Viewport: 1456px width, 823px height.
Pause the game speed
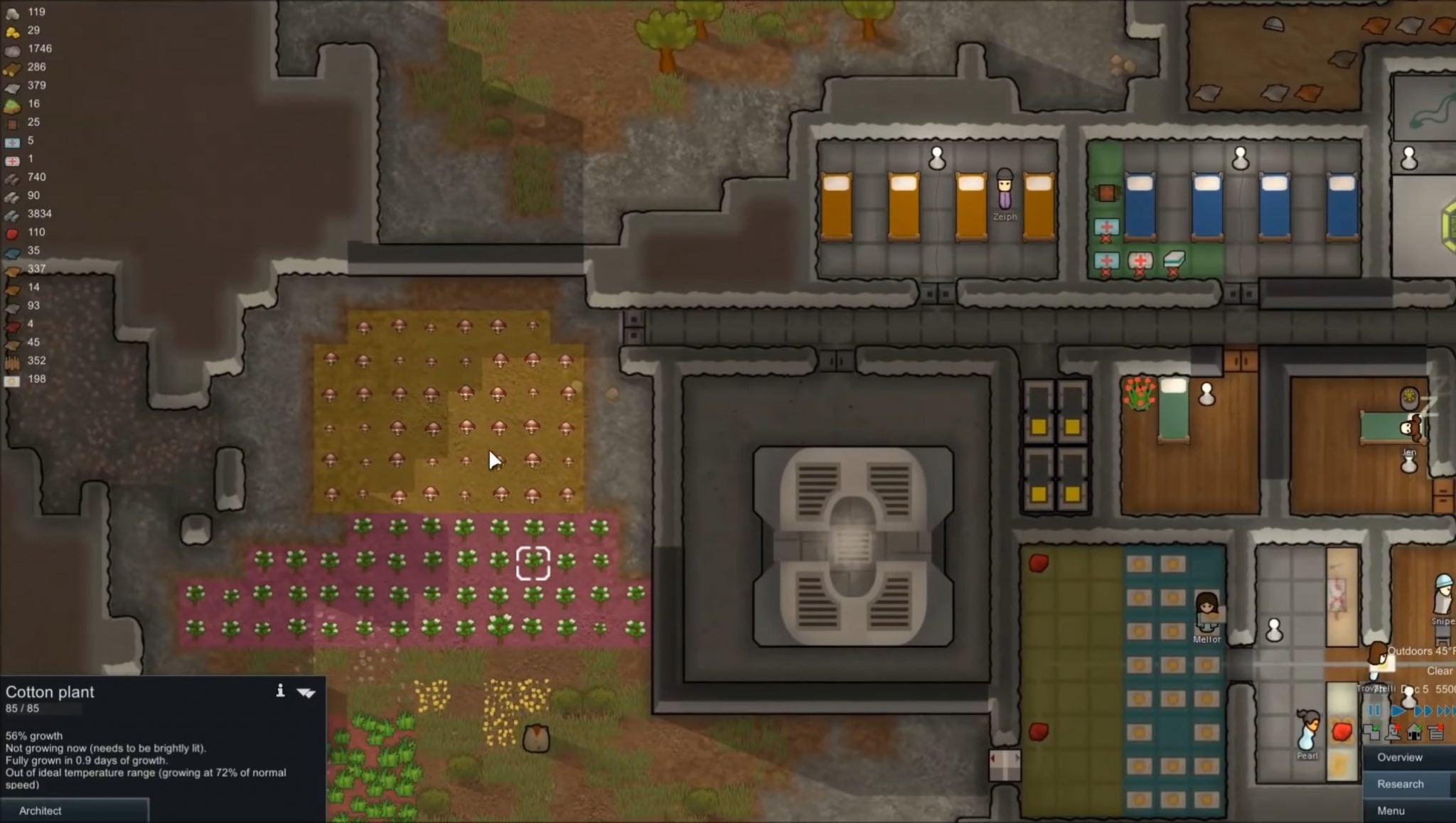coord(1374,711)
